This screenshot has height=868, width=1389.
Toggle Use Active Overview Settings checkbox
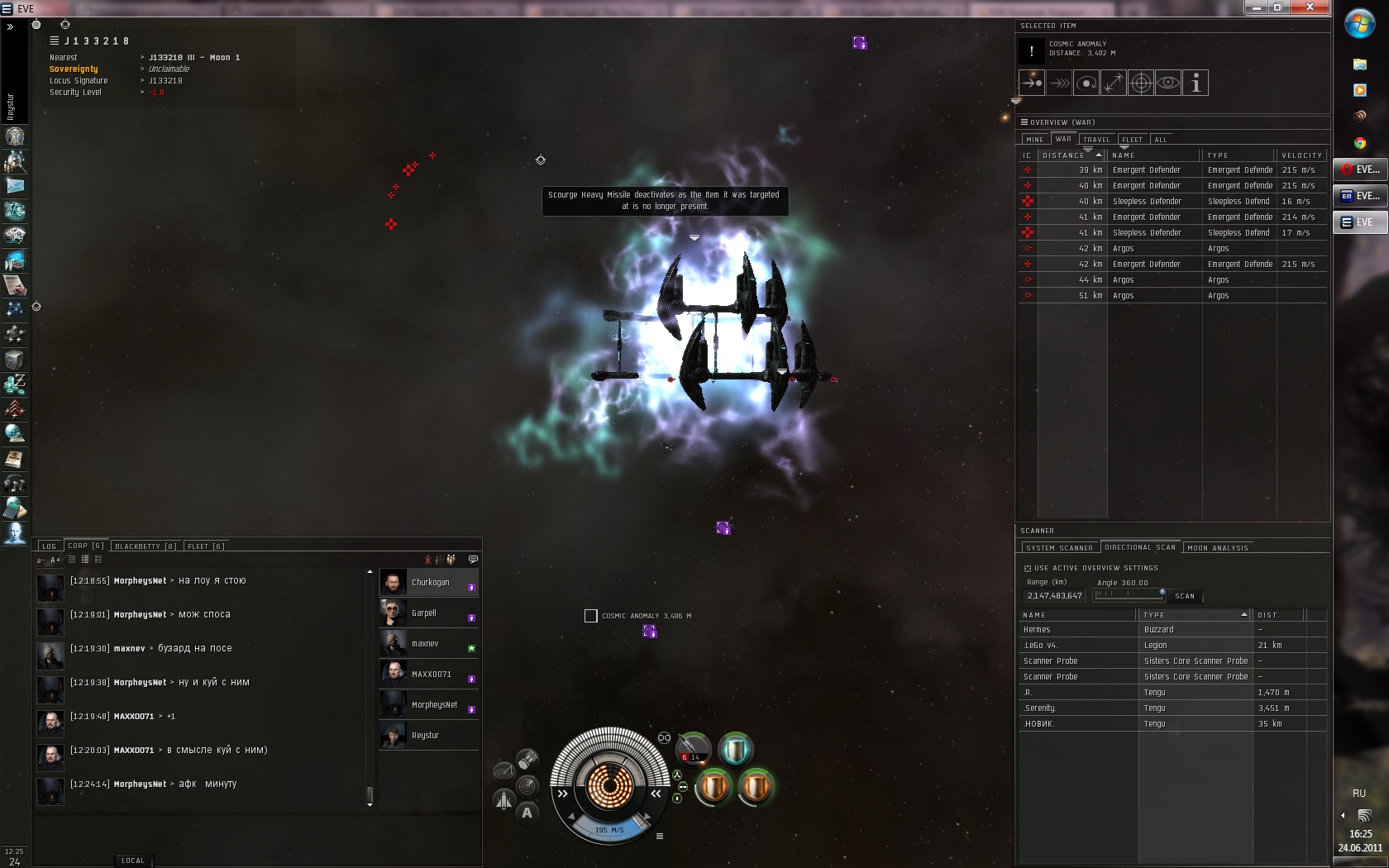1028,569
